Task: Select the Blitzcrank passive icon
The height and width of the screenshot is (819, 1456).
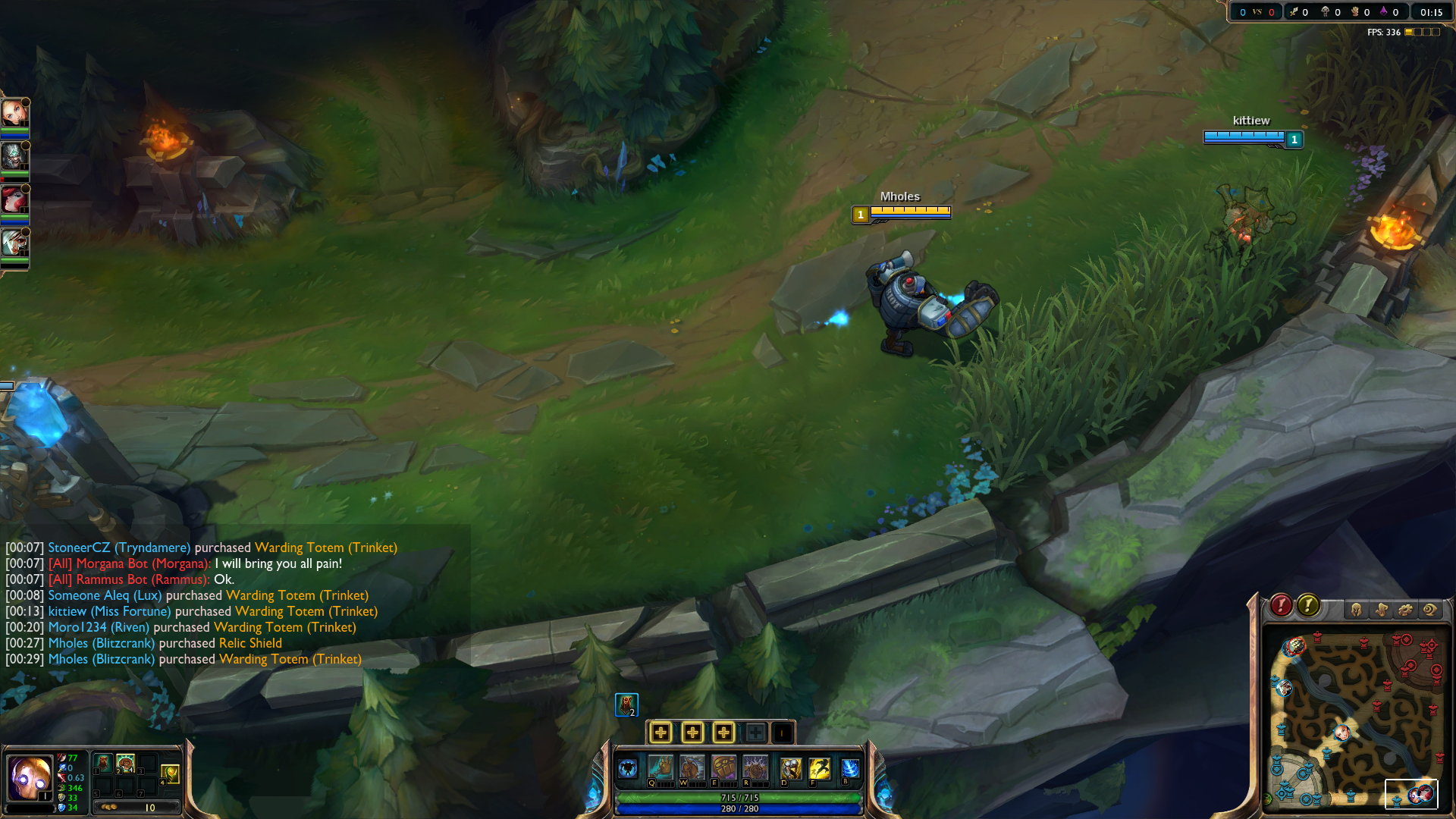Action: (x=627, y=769)
